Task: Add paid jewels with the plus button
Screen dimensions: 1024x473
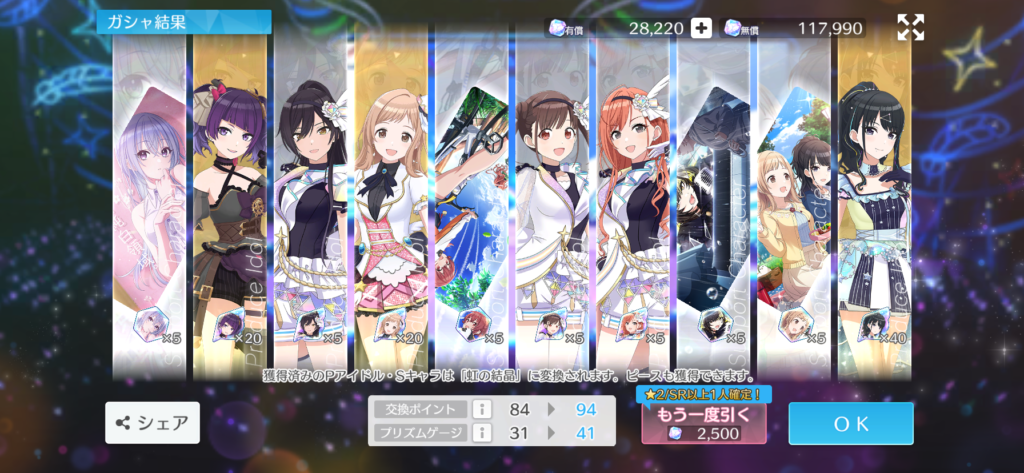Action: click(x=702, y=28)
